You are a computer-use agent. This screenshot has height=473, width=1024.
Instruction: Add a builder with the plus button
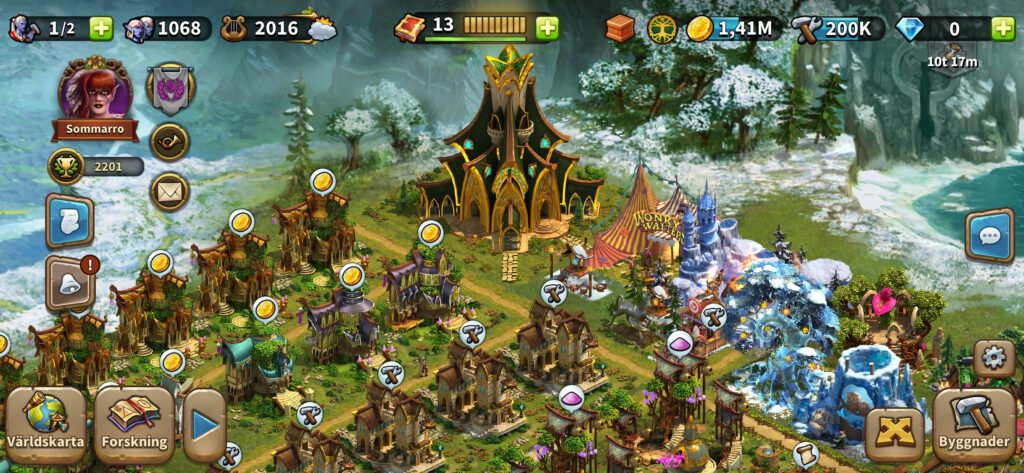point(101,28)
